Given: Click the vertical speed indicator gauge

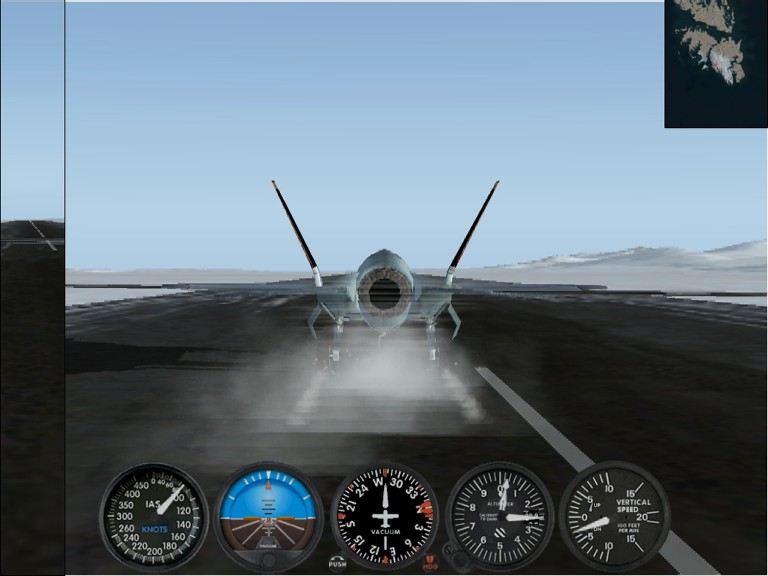Looking at the screenshot, I should [613, 516].
